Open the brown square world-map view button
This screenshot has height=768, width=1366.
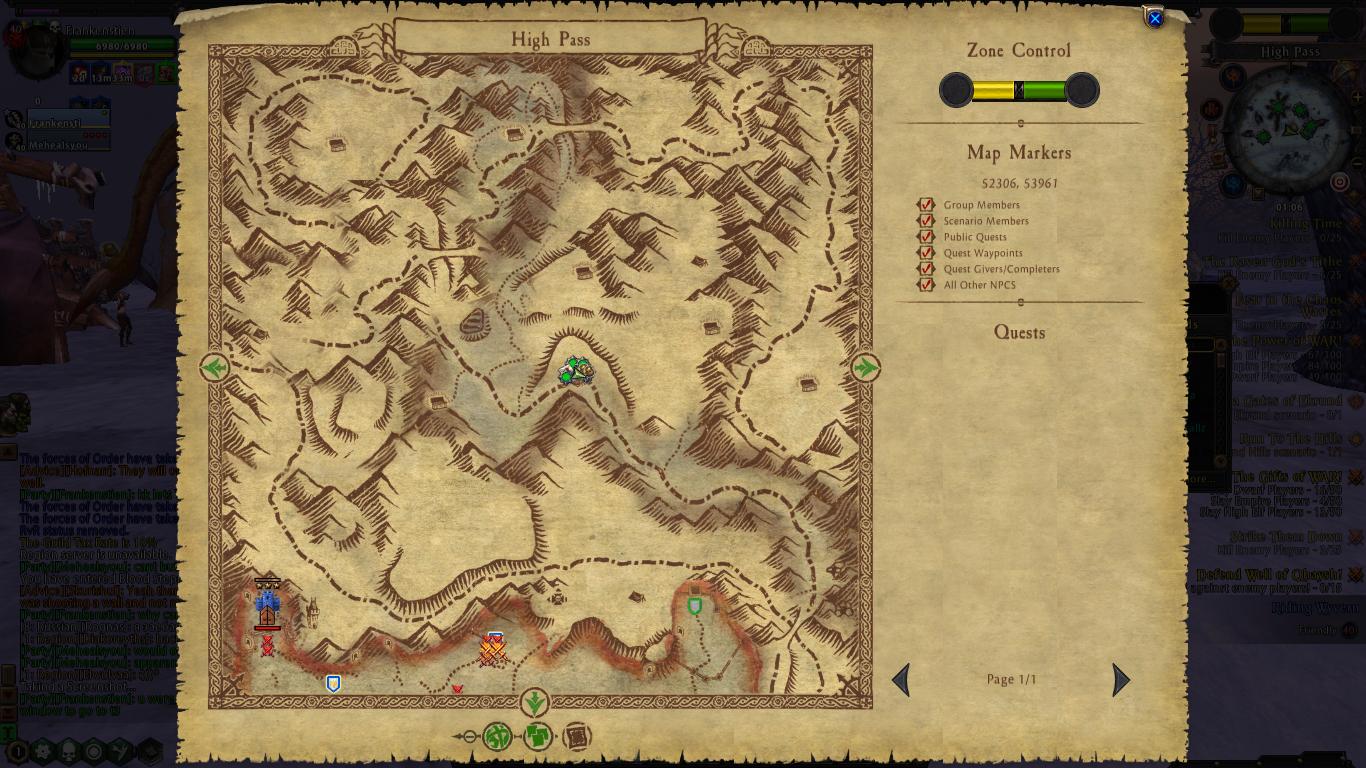click(577, 737)
